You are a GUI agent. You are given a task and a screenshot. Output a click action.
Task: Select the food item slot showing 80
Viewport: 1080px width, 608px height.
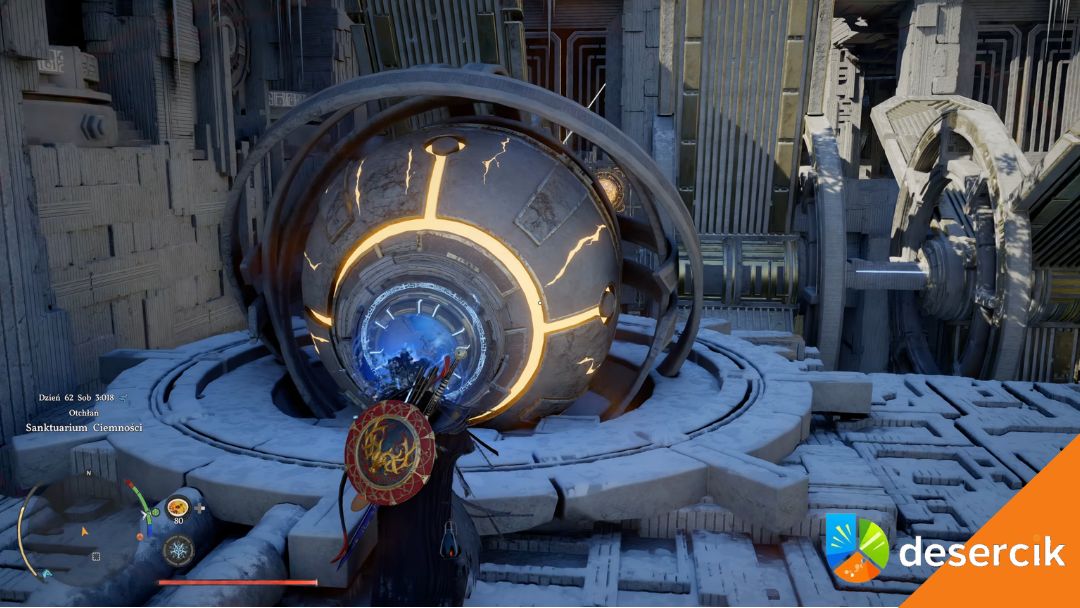pos(179,508)
